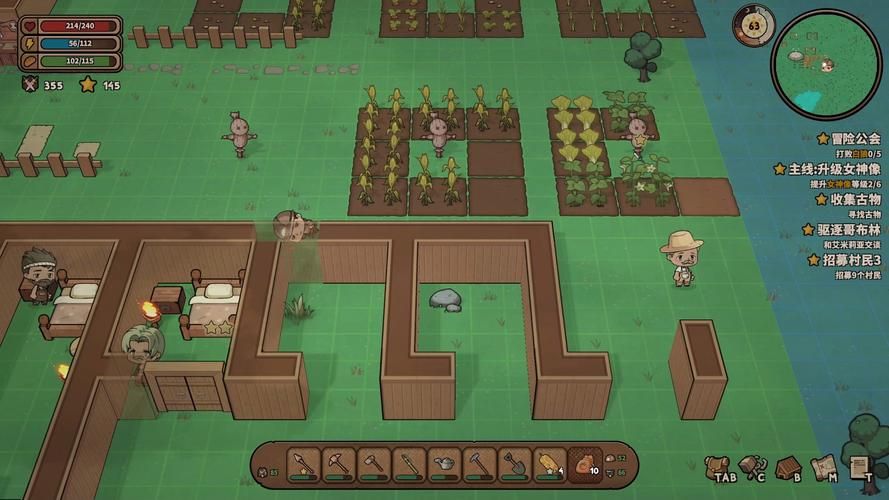This screenshot has width=889, height=500.
Task: Open the build menu house icon
Action: pyautogui.click(x=787, y=465)
